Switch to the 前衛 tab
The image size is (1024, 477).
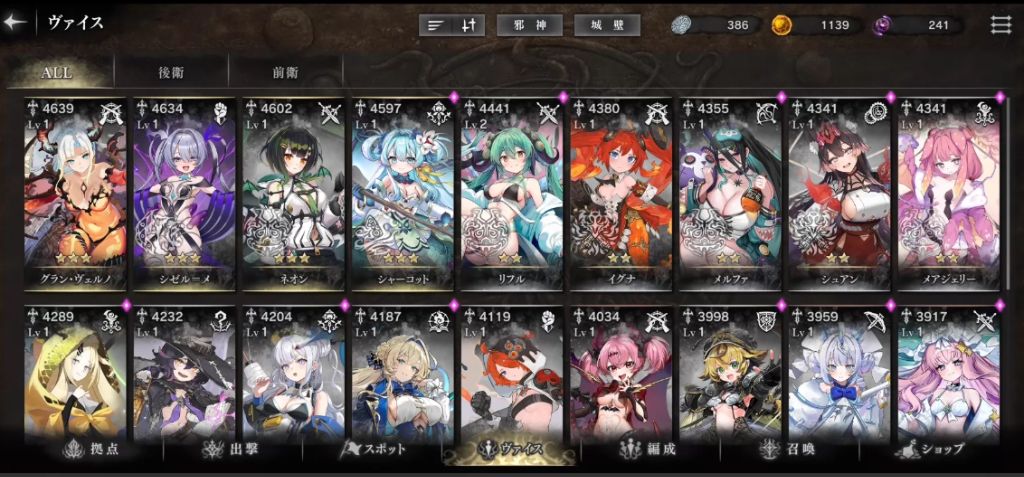pos(285,73)
